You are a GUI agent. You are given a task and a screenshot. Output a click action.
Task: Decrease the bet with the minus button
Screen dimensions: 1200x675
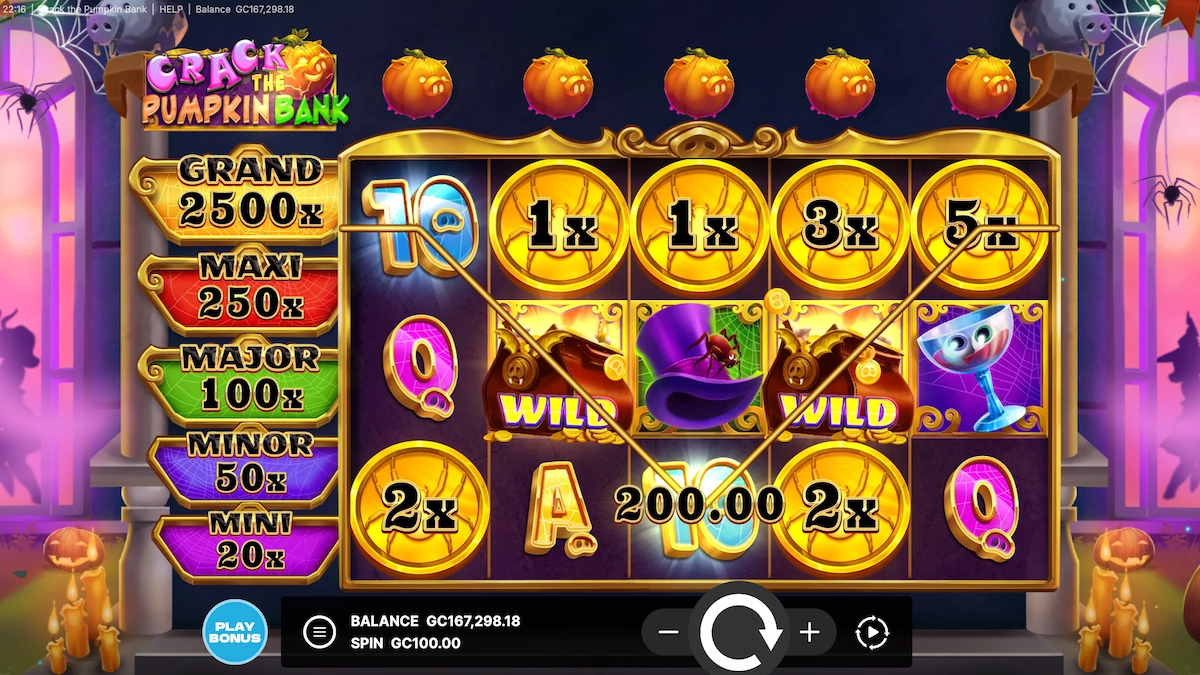pos(669,632)
